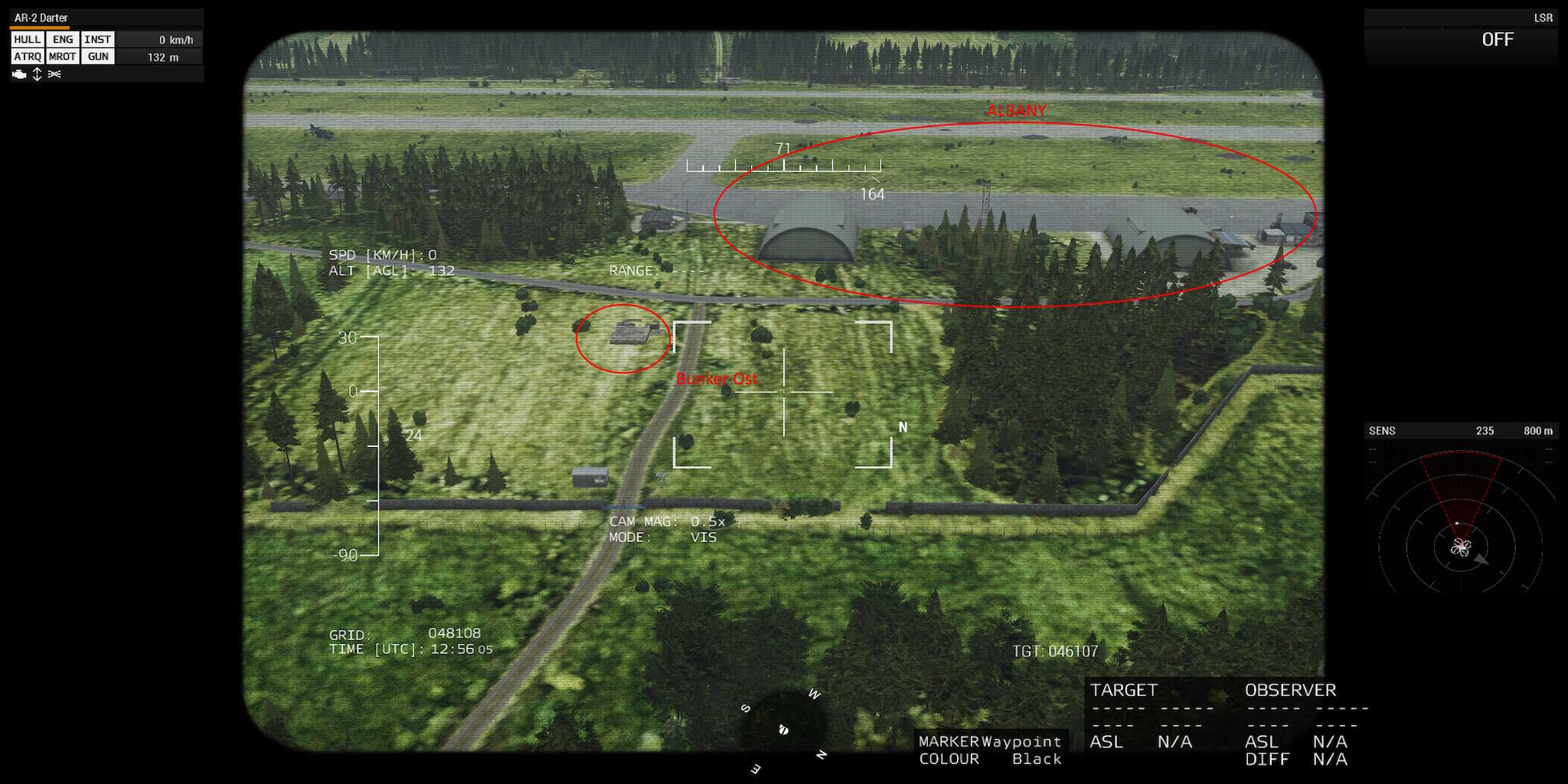1568x784 pixels.
Task: Click the vertical arrows hover icon
Action: (37, 74)
